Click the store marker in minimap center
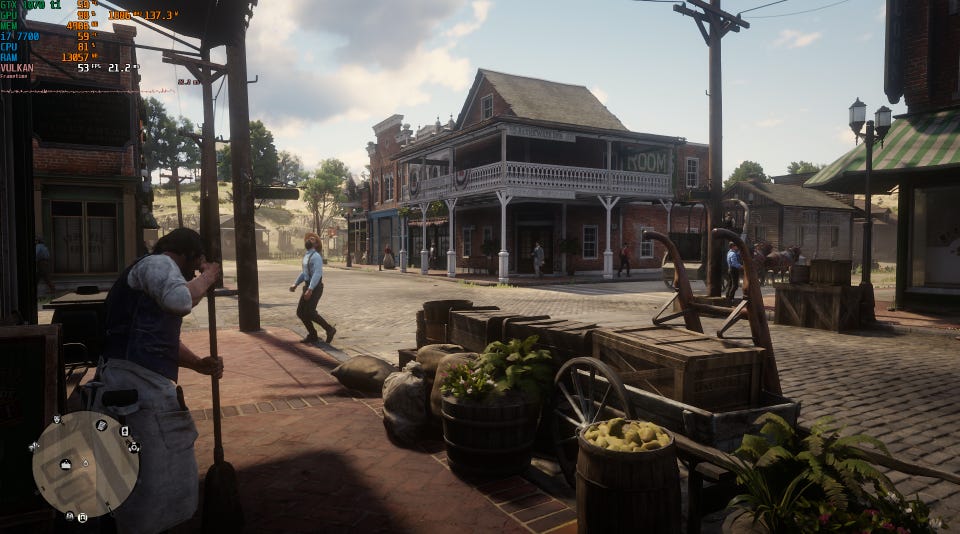This screenshot has height=534, width=960. (x=66, y=465)
